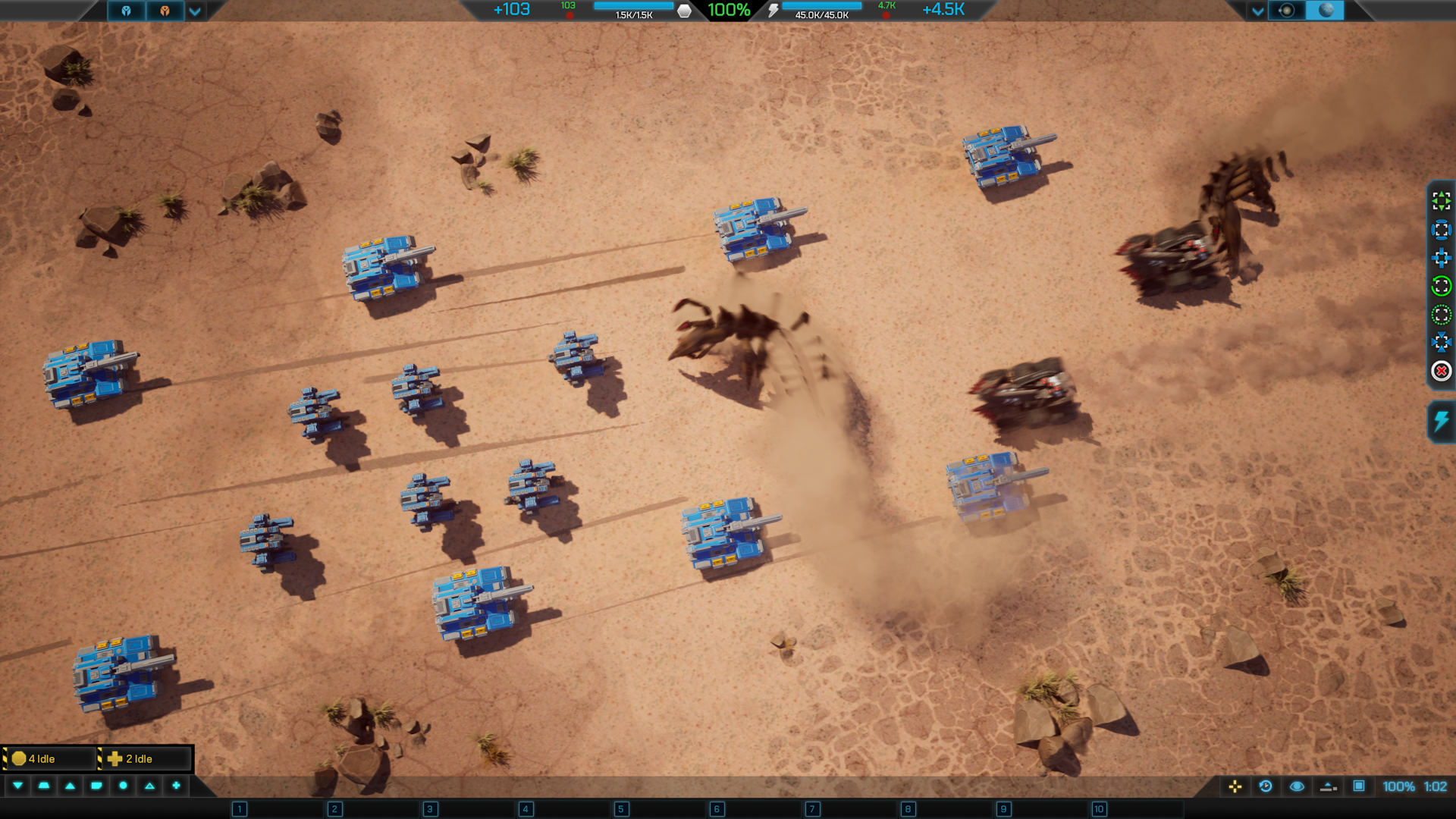Select the red X cancel orders icon

1440,370
